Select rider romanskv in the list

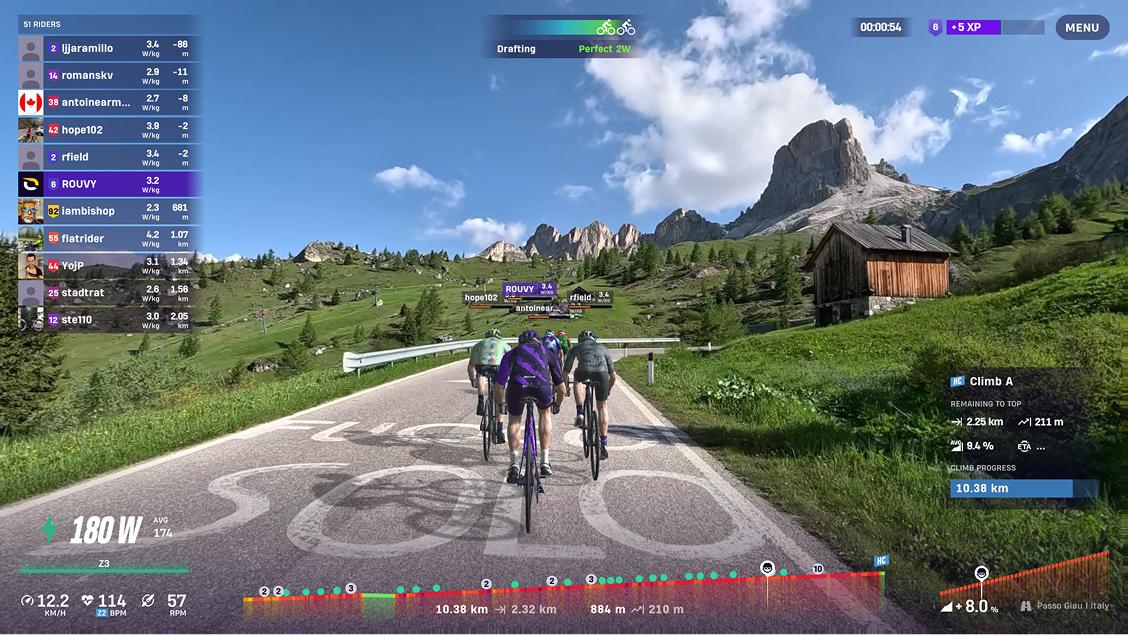(x=110, y=75)
